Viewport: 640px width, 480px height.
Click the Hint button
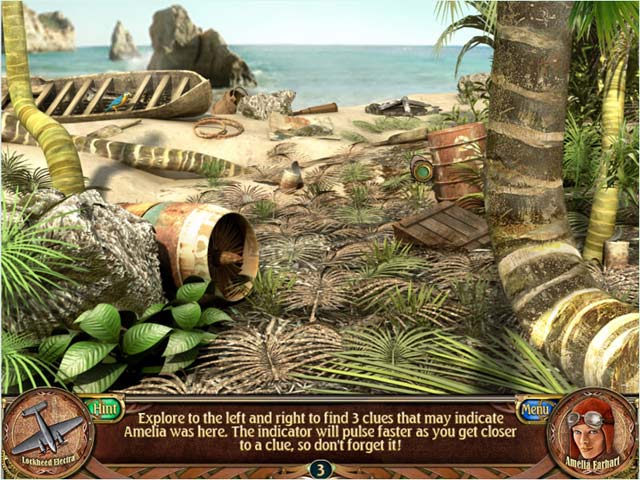104,408
